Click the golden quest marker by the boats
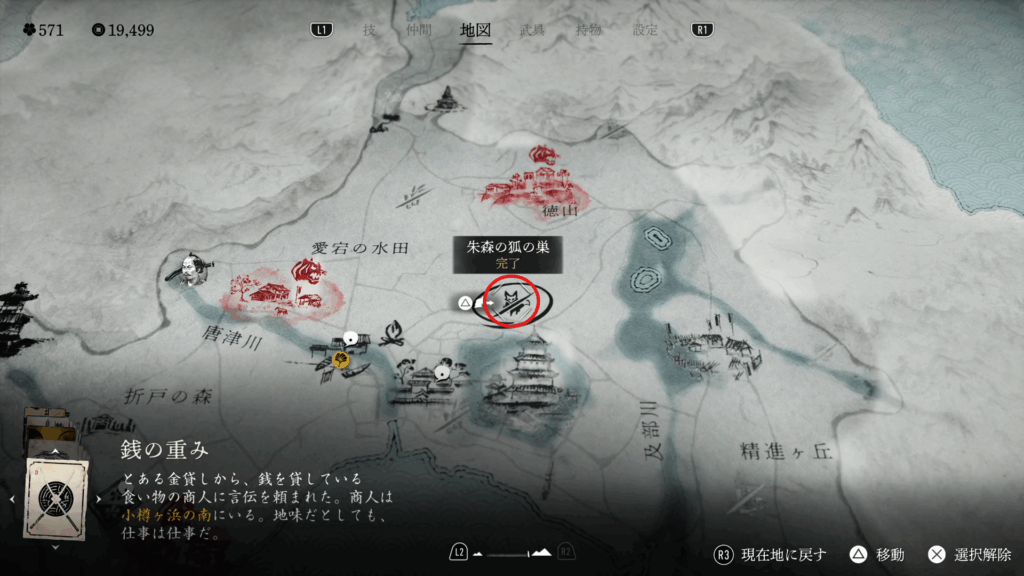 341,360
